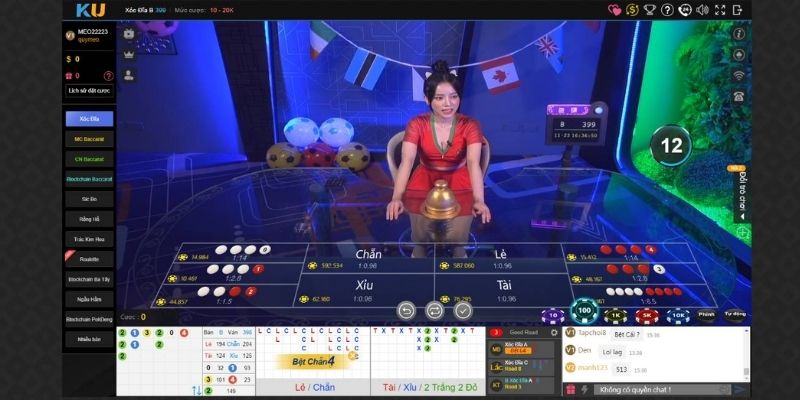The image size is (800, 400).
Task: Switch to MC Baccarat game
Action: (x=89, y=138)
